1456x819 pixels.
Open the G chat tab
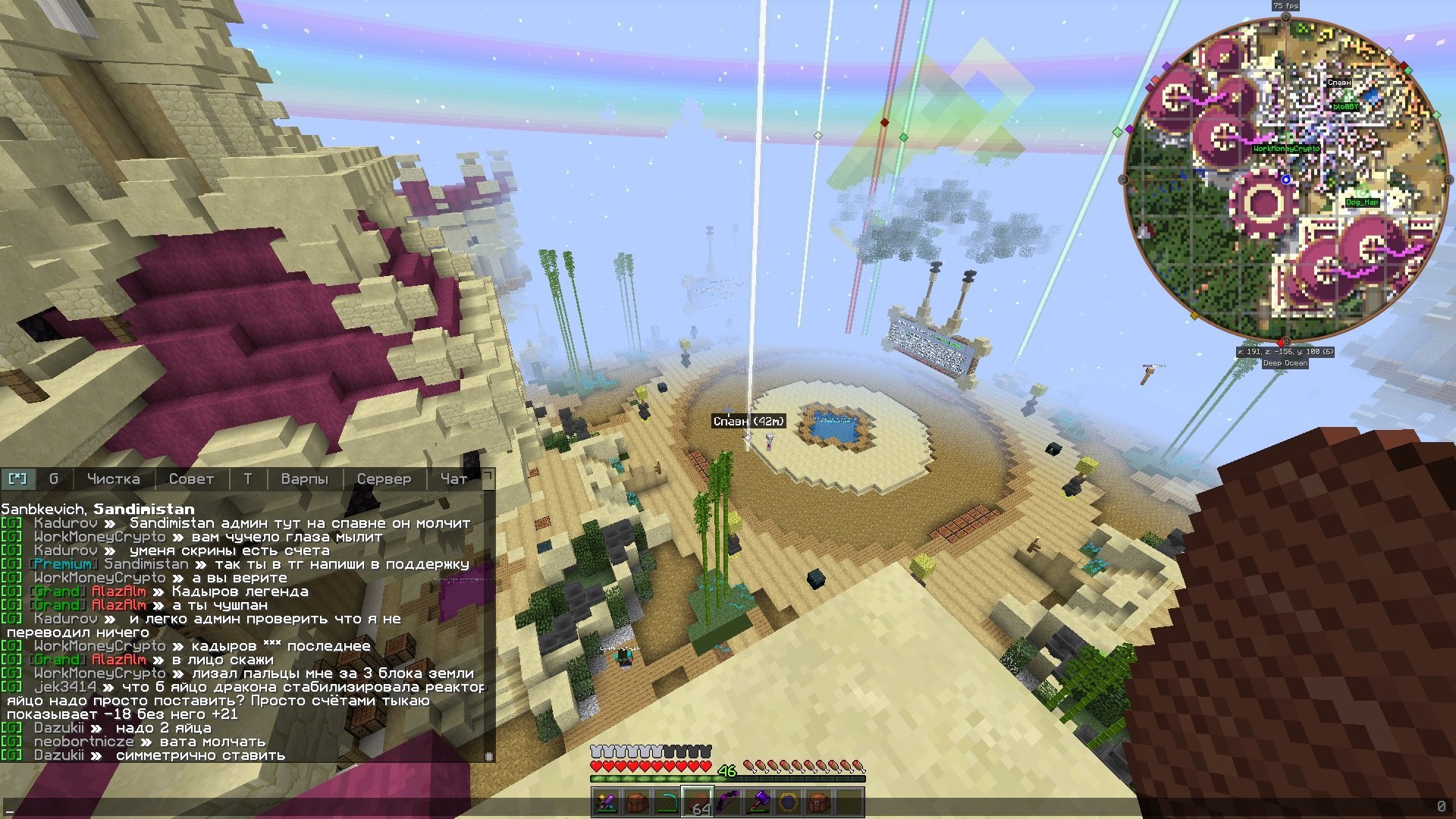tap(53, 479)
